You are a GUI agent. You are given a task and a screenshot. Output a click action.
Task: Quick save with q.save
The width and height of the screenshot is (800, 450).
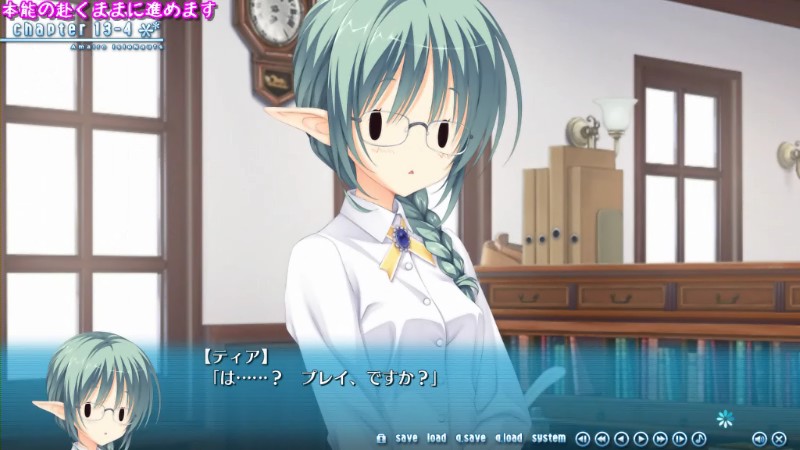tap(470, 438)
